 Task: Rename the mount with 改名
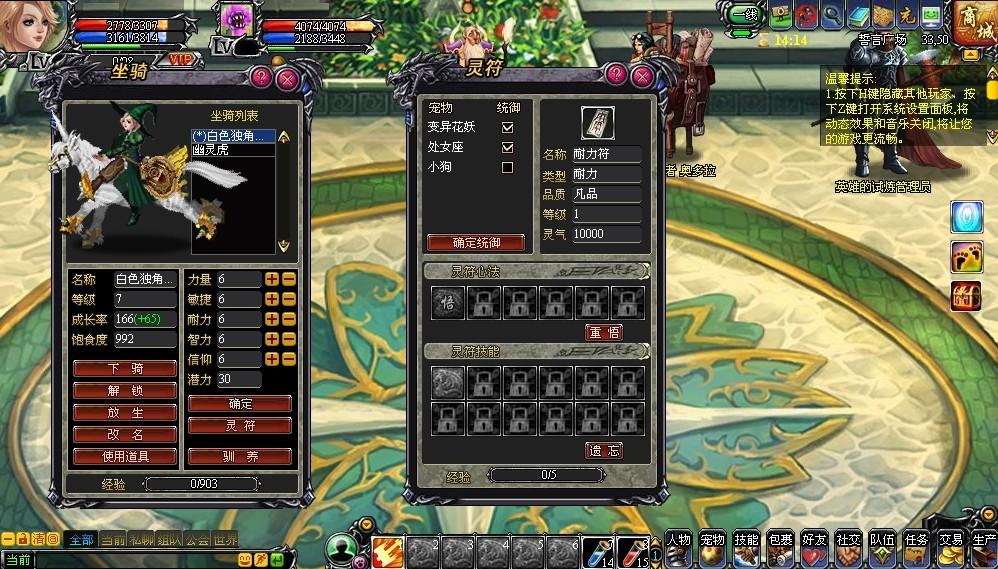(125, 435)
